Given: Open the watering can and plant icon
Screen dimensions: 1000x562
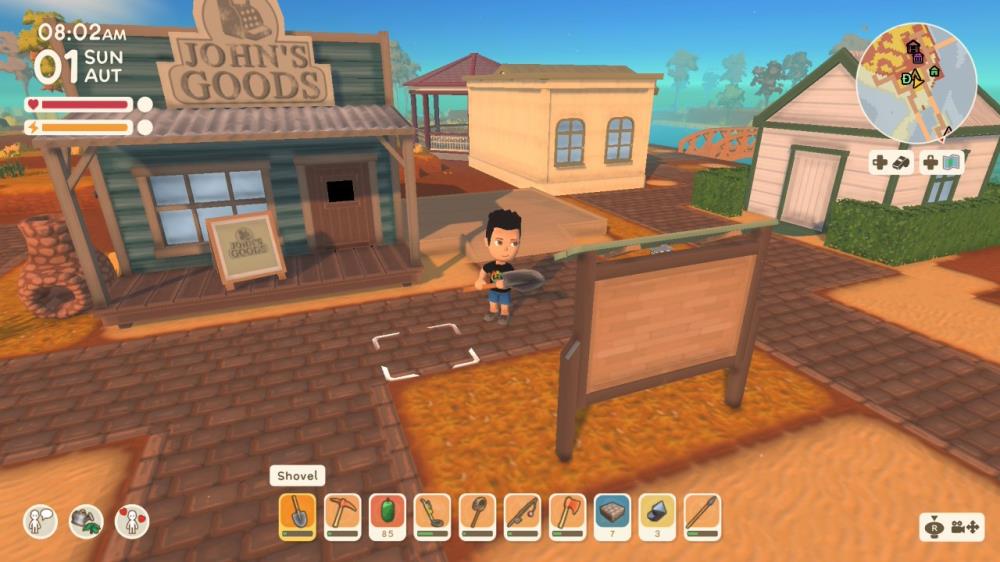Looking at the screenshot, I should [x=86, y=521].
